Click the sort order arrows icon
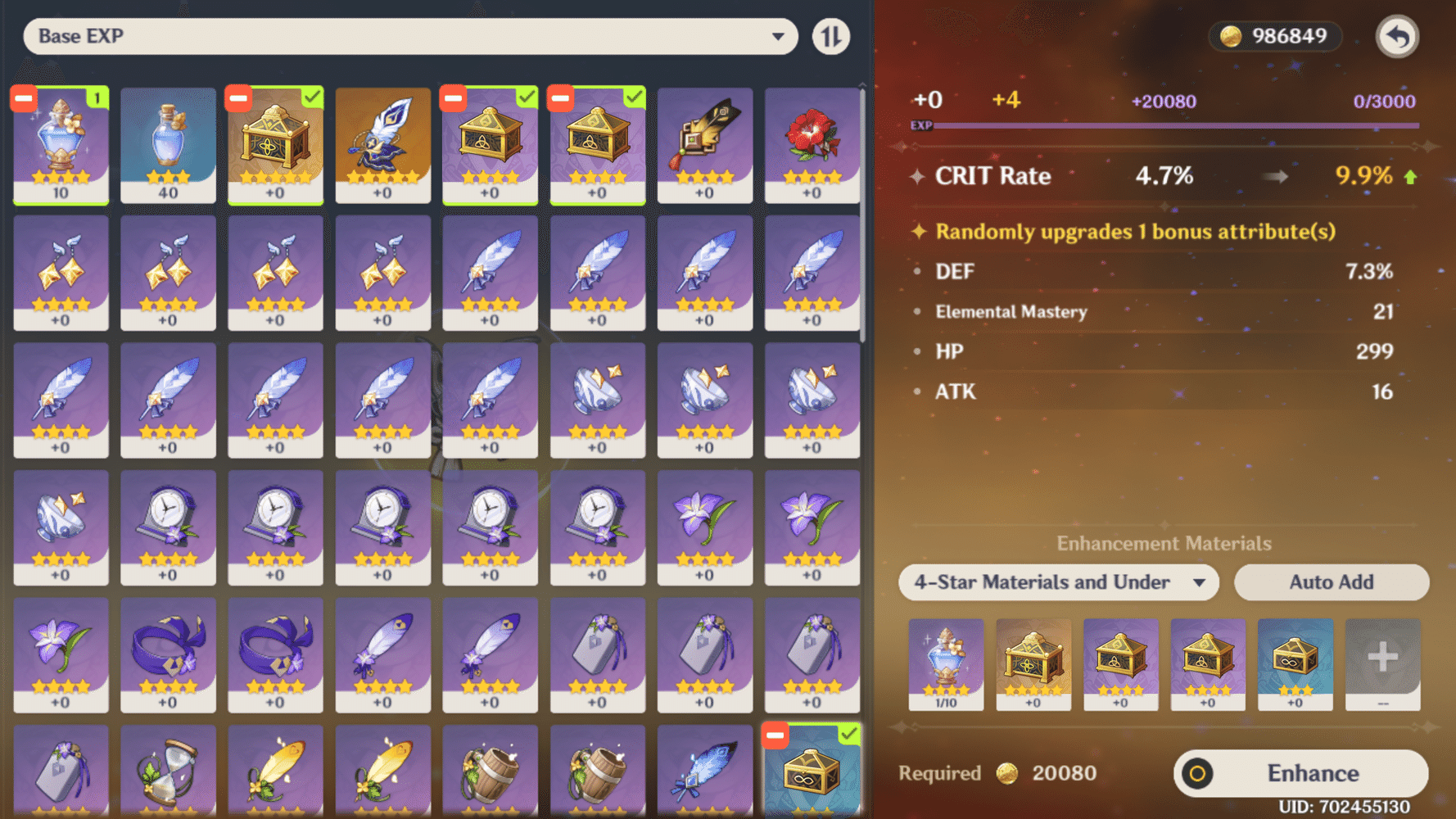The width and height of the screenshot is (1456, 819). coord(830,36)
